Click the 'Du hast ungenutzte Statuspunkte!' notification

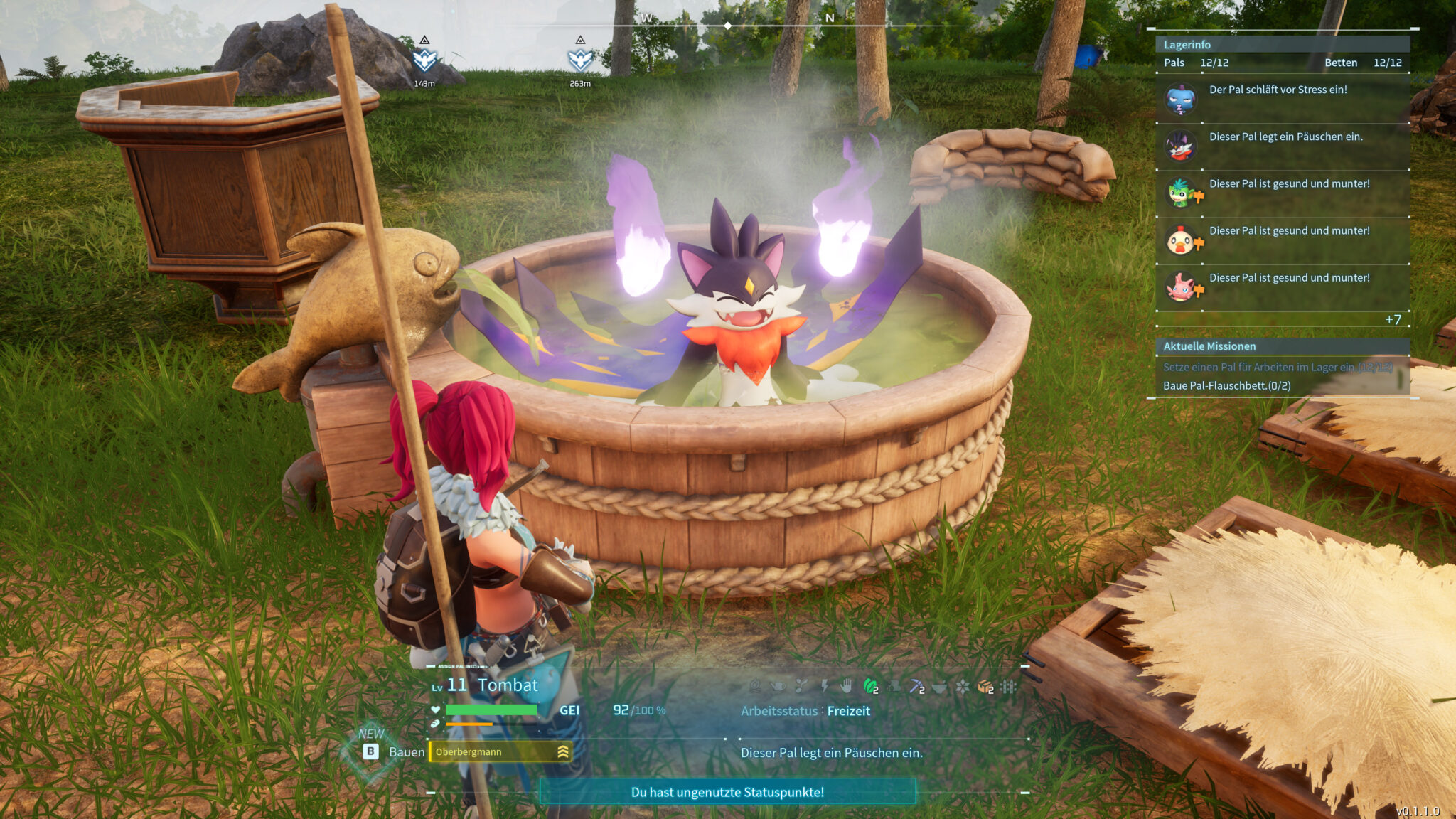(x=727, y=792)
